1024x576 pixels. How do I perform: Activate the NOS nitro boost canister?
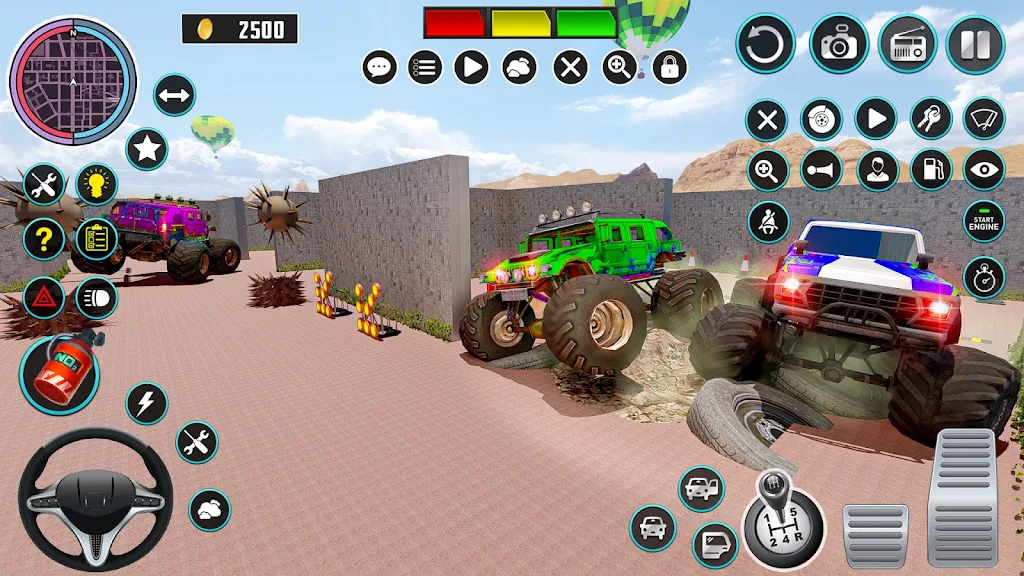click(59, 374)
